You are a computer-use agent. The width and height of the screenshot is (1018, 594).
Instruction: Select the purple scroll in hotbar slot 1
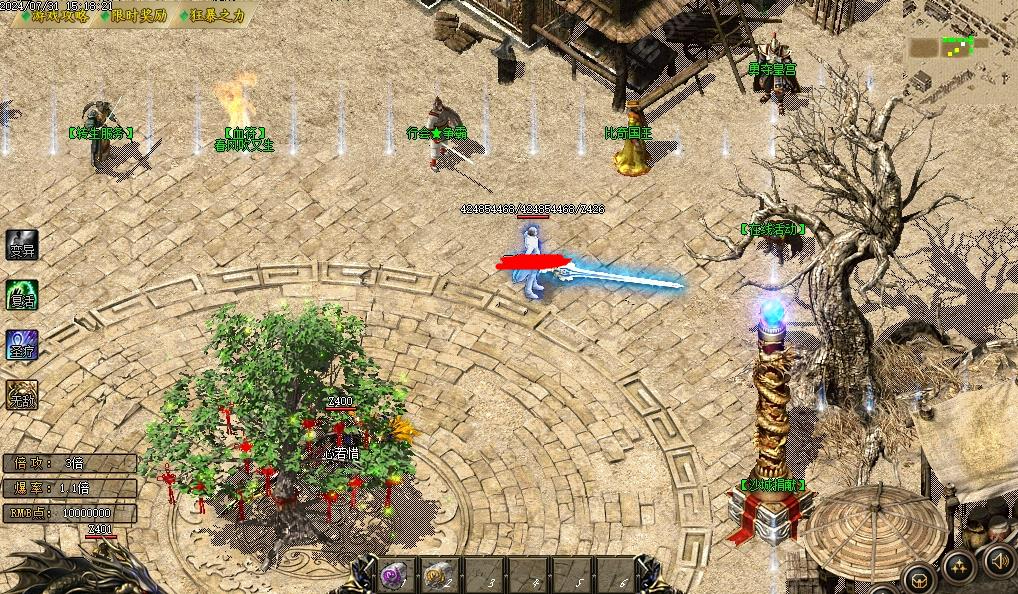[x=394, y=575]
